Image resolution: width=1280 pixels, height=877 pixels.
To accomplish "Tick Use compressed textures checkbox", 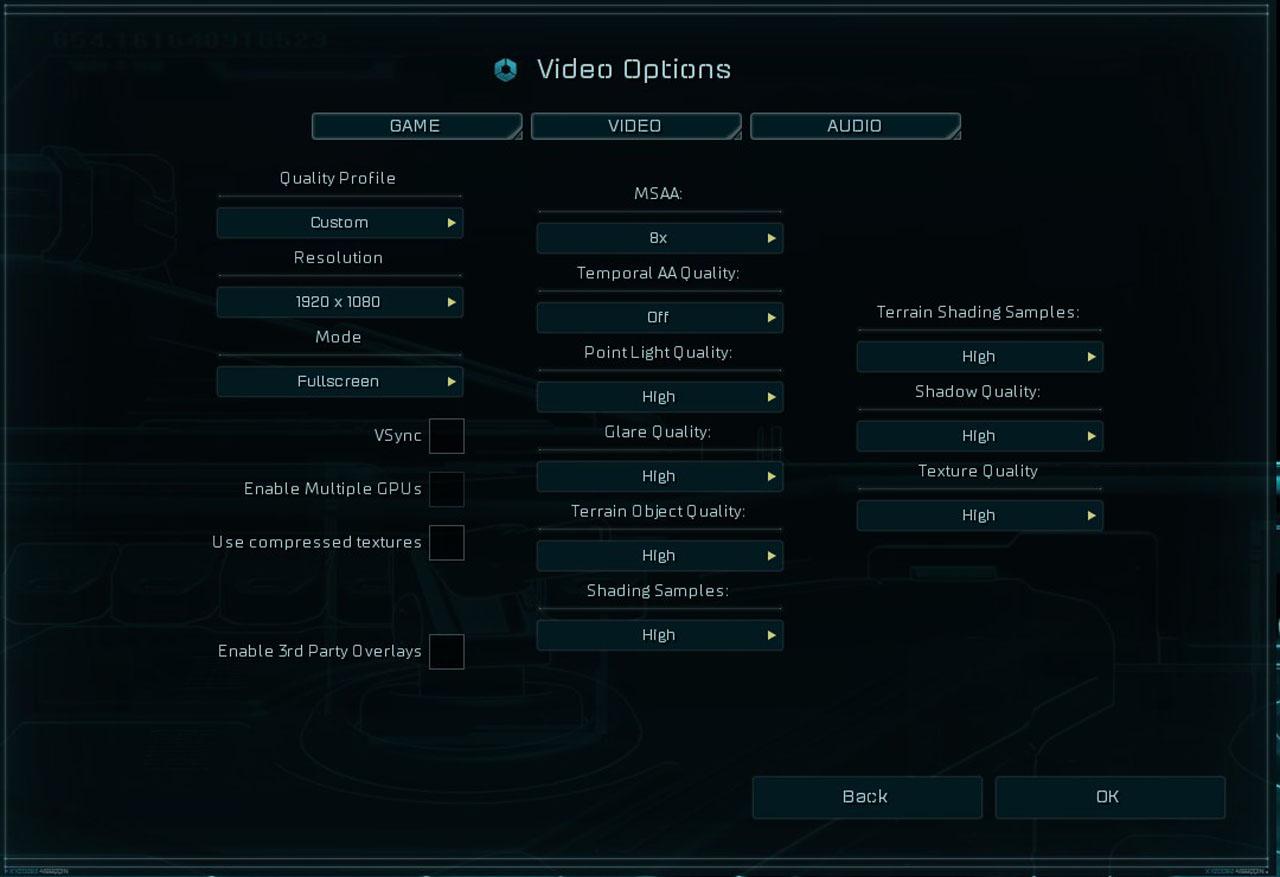I will point(446,543).
